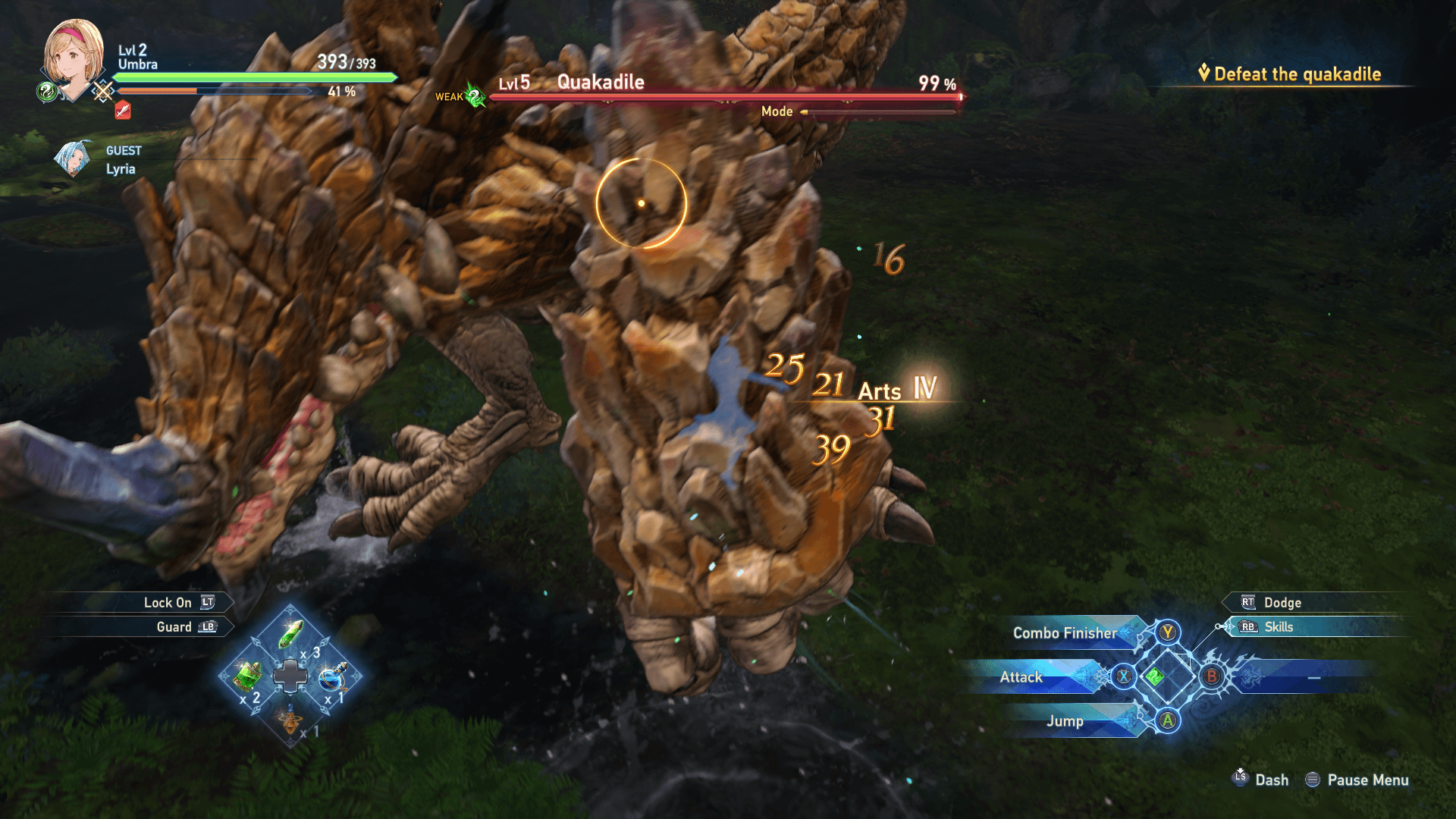The width and height of the screenshot is (1456, 819).
Task: Use the green crystal vial item
Action: click(290, 634)
